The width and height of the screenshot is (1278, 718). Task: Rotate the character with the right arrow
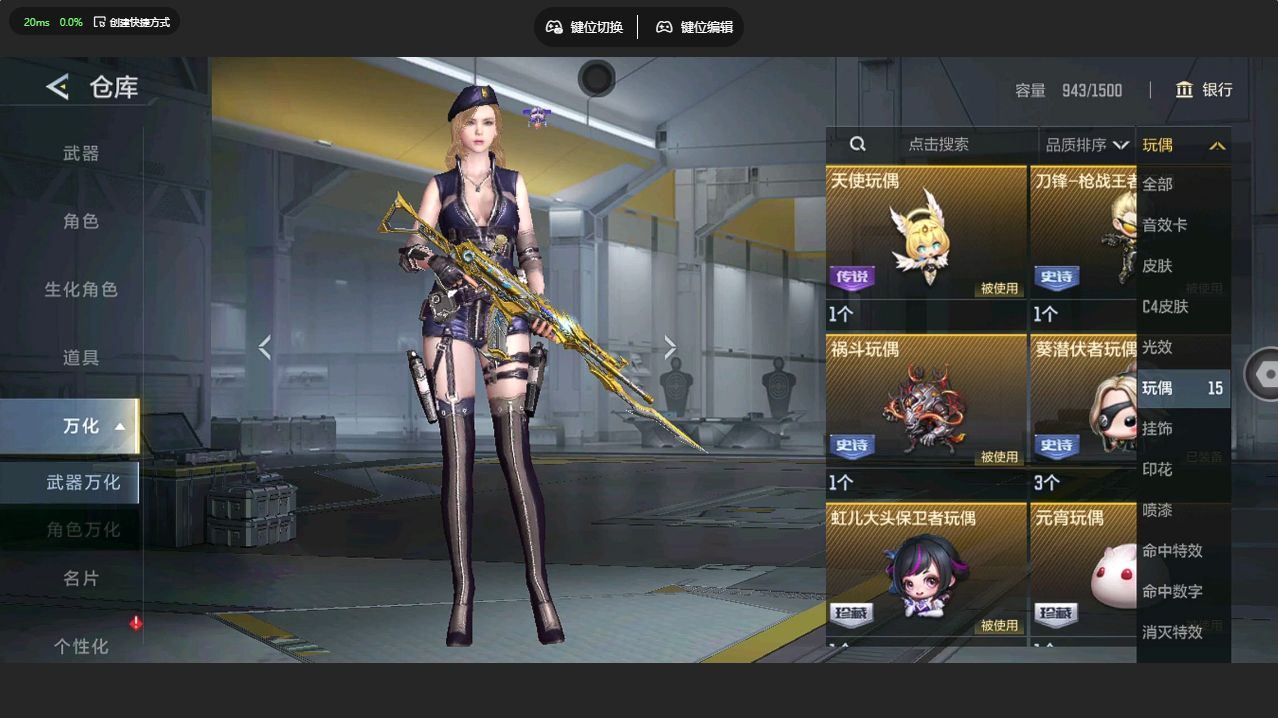click(x=670, y=347)
